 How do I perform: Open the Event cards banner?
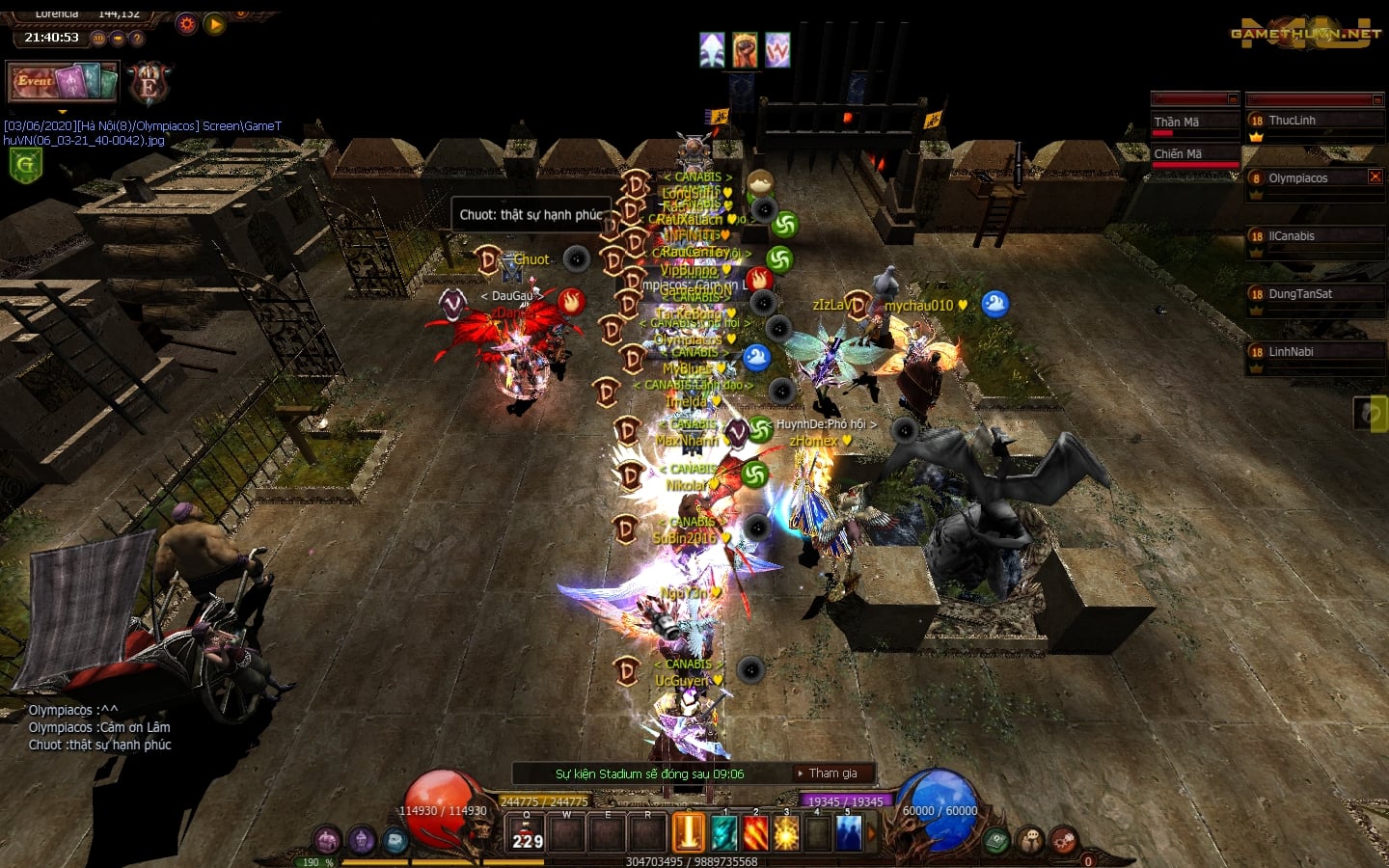(63, 82)
